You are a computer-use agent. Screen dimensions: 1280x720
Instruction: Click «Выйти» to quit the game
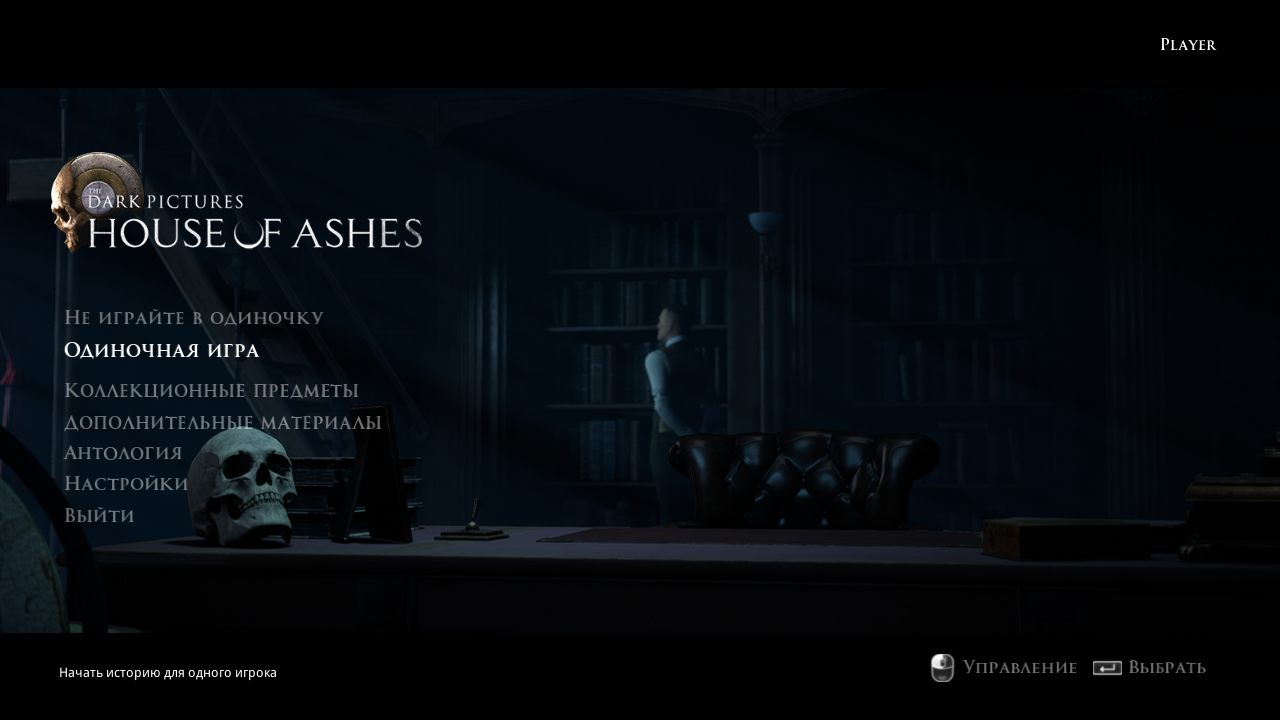pyautogui.click(x=98, y=515)
